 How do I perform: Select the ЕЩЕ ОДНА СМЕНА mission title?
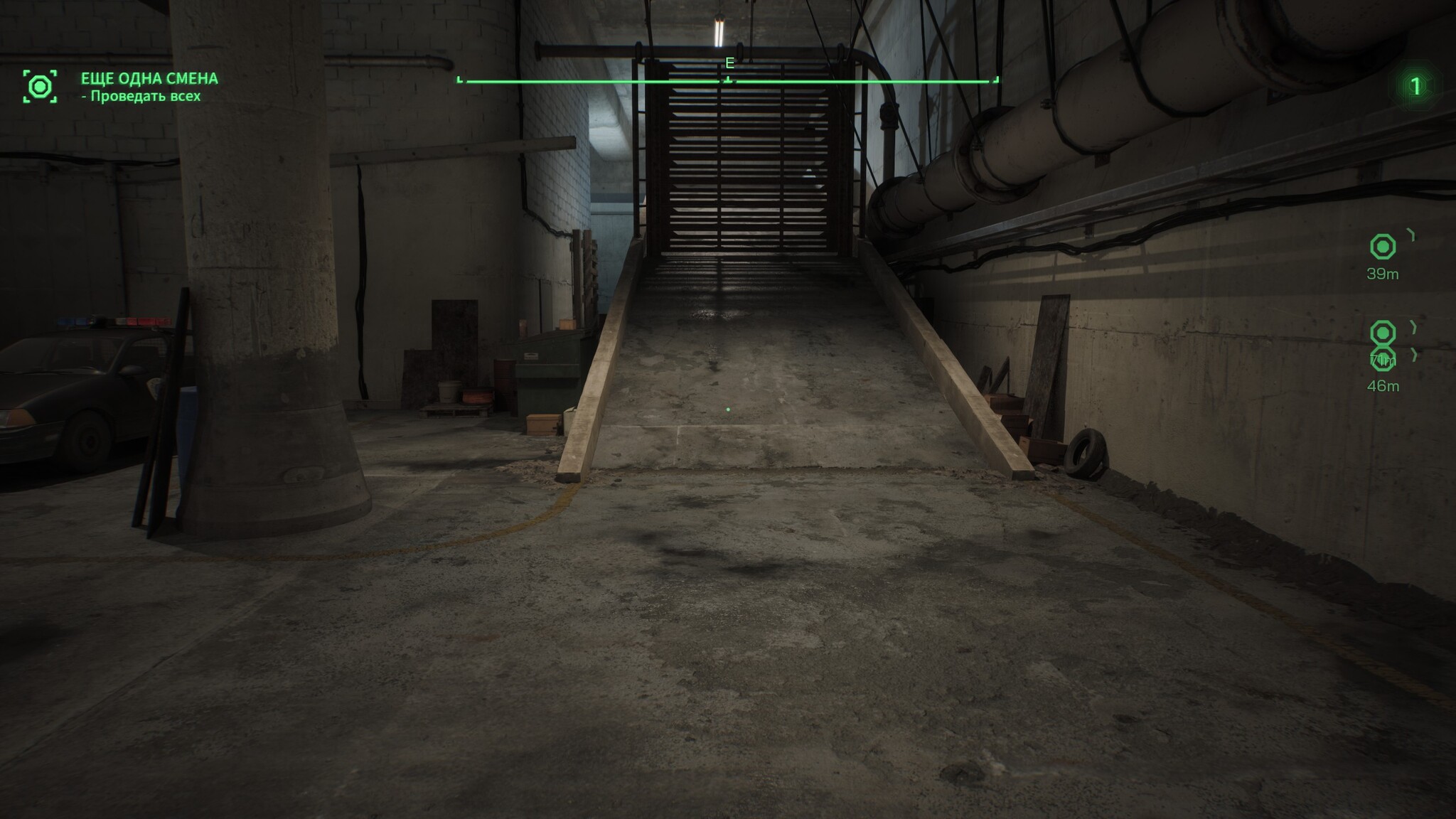click(149, 78)
